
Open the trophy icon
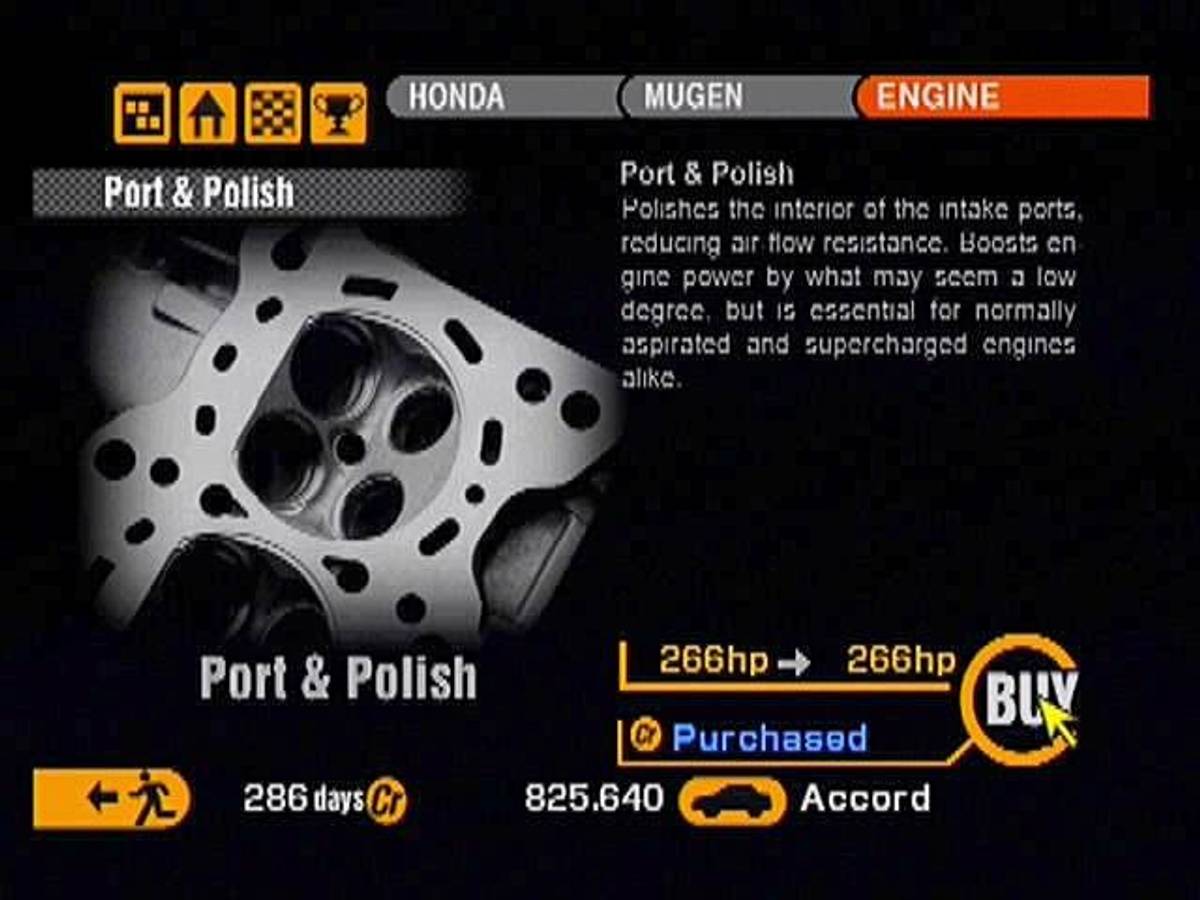[338, 113]
